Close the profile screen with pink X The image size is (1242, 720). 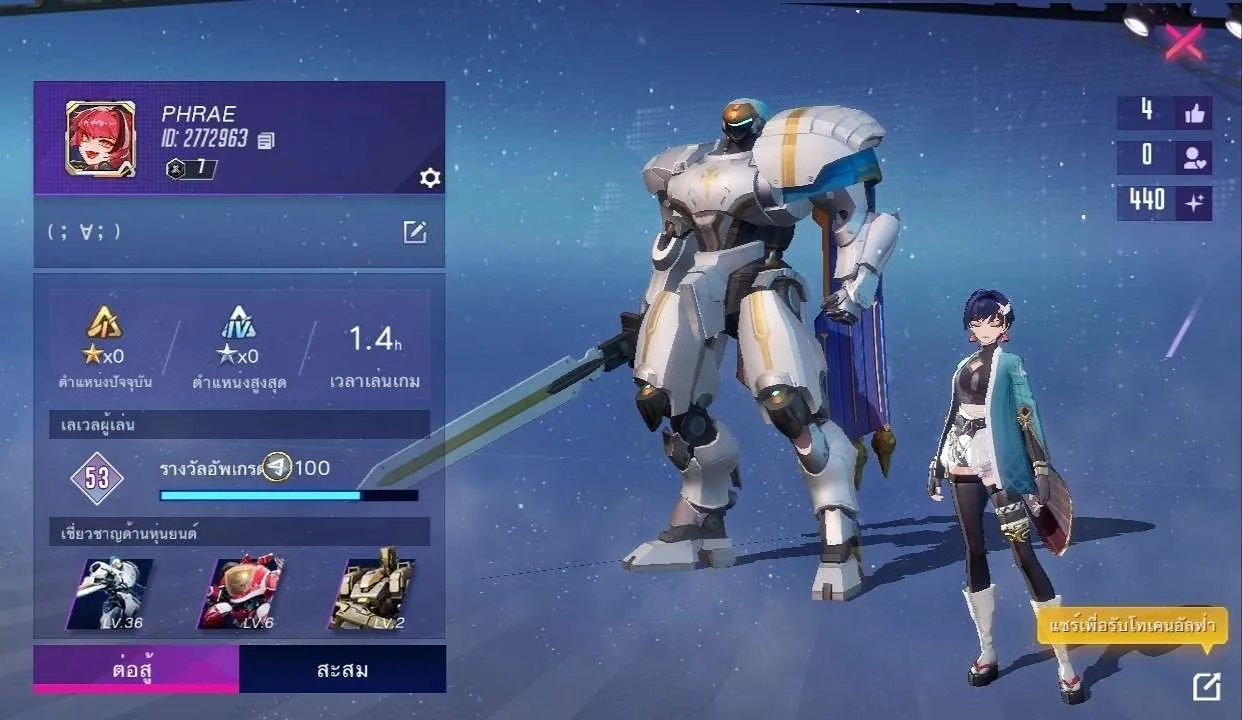click(1184, 42)
